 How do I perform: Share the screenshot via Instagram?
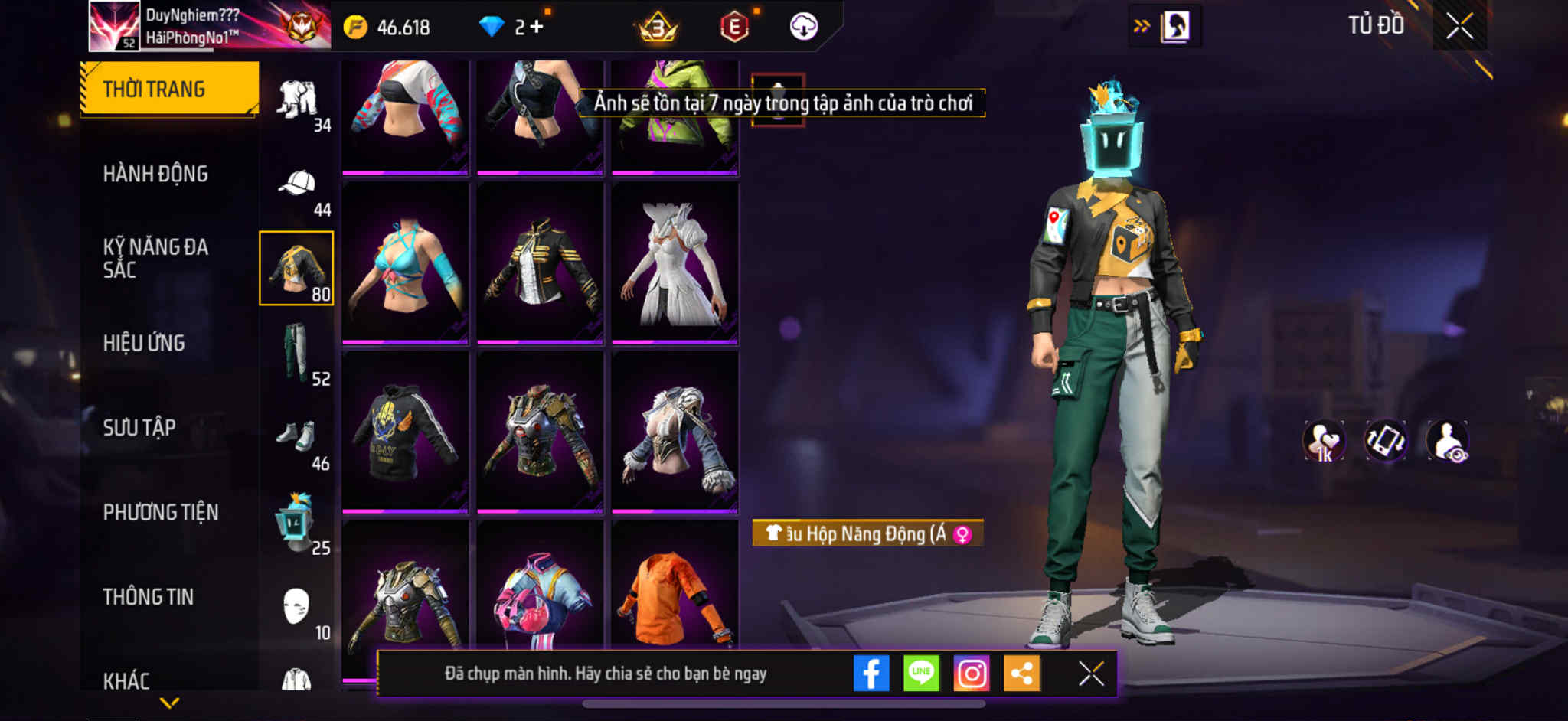click(972, 674)
